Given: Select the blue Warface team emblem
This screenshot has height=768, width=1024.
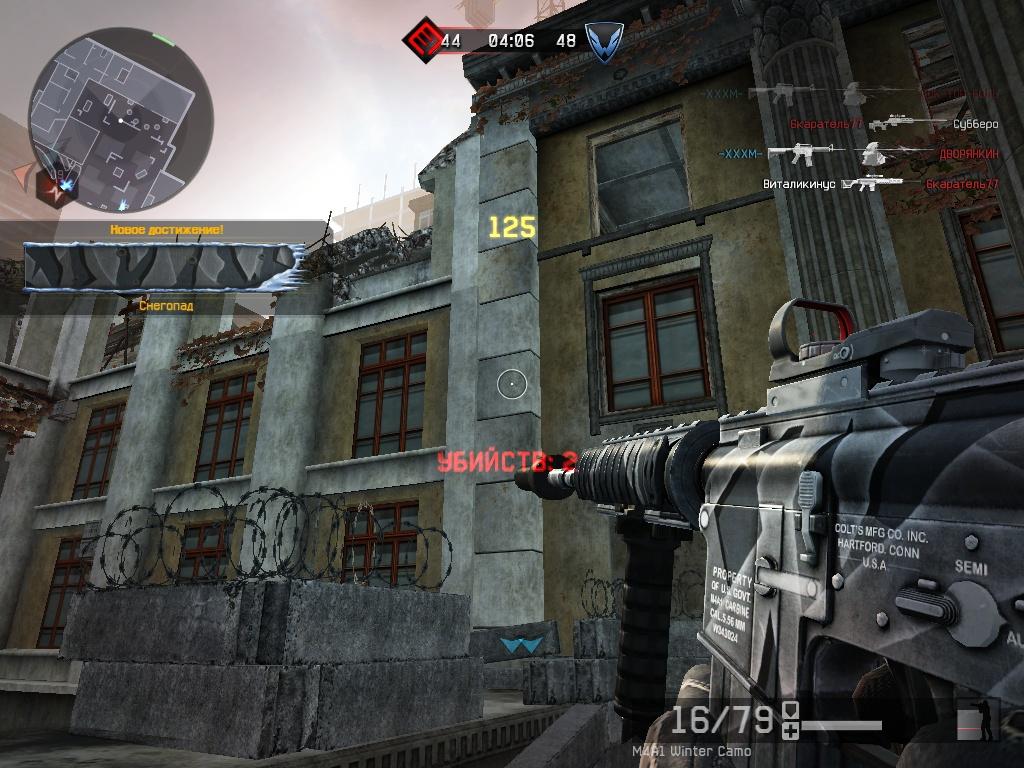Looking at the screenshot, I should (x=599, y=42).
